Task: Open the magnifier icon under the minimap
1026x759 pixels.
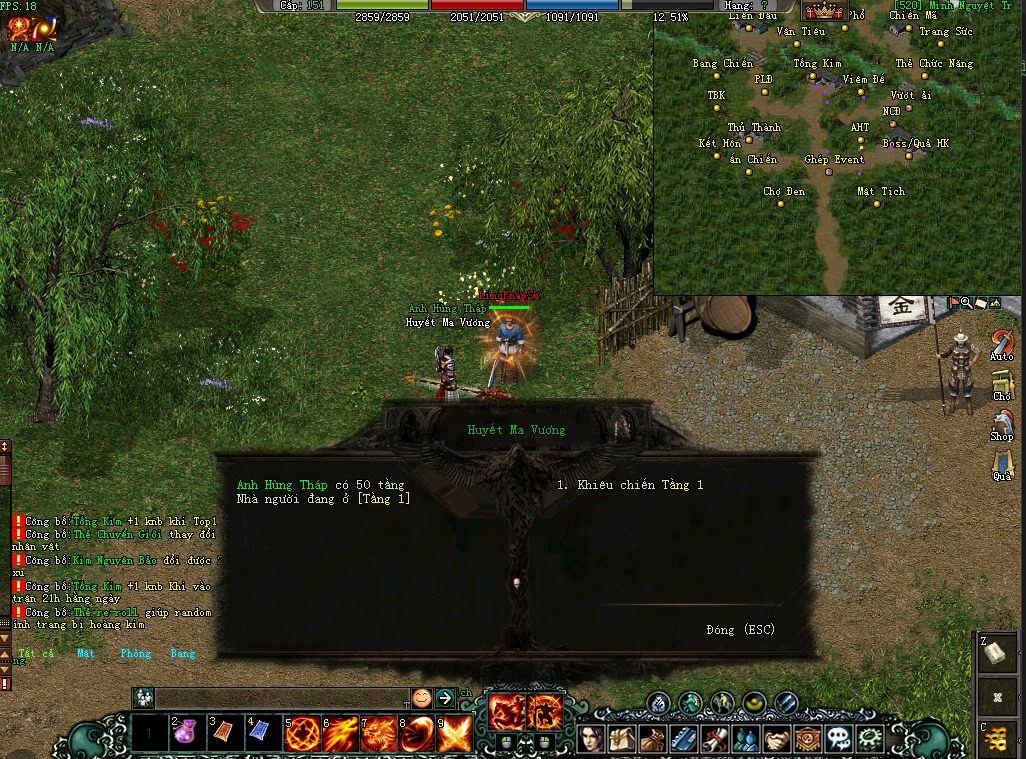Action: click(x=966, y=302)
